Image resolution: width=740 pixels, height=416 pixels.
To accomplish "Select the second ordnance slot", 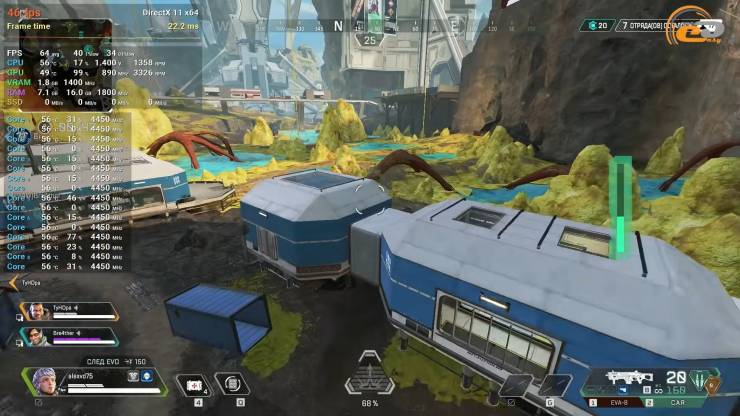I will point(553,385).
